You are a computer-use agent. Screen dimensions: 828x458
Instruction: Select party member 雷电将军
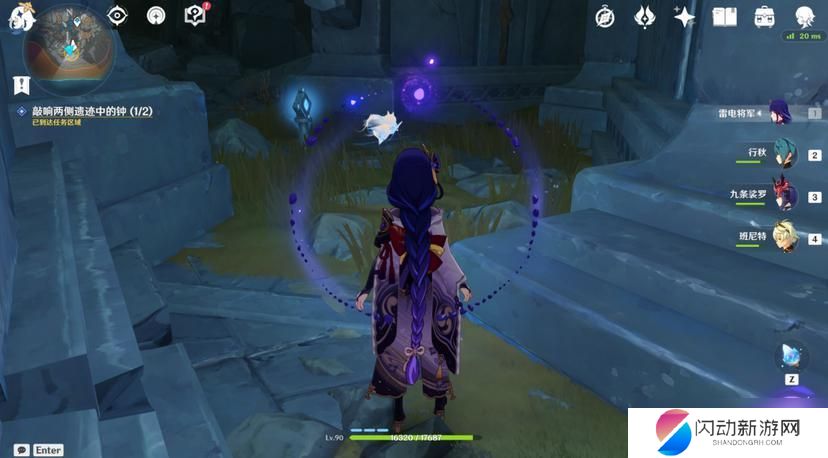coord(782,113)
